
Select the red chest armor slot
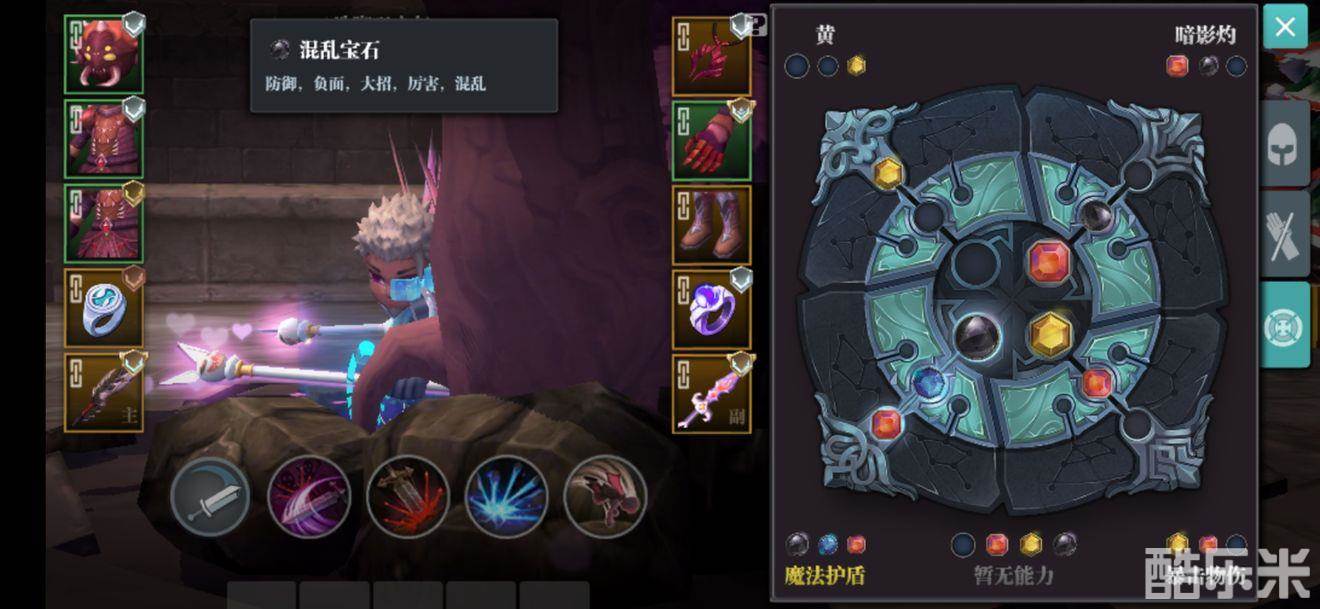104,139
